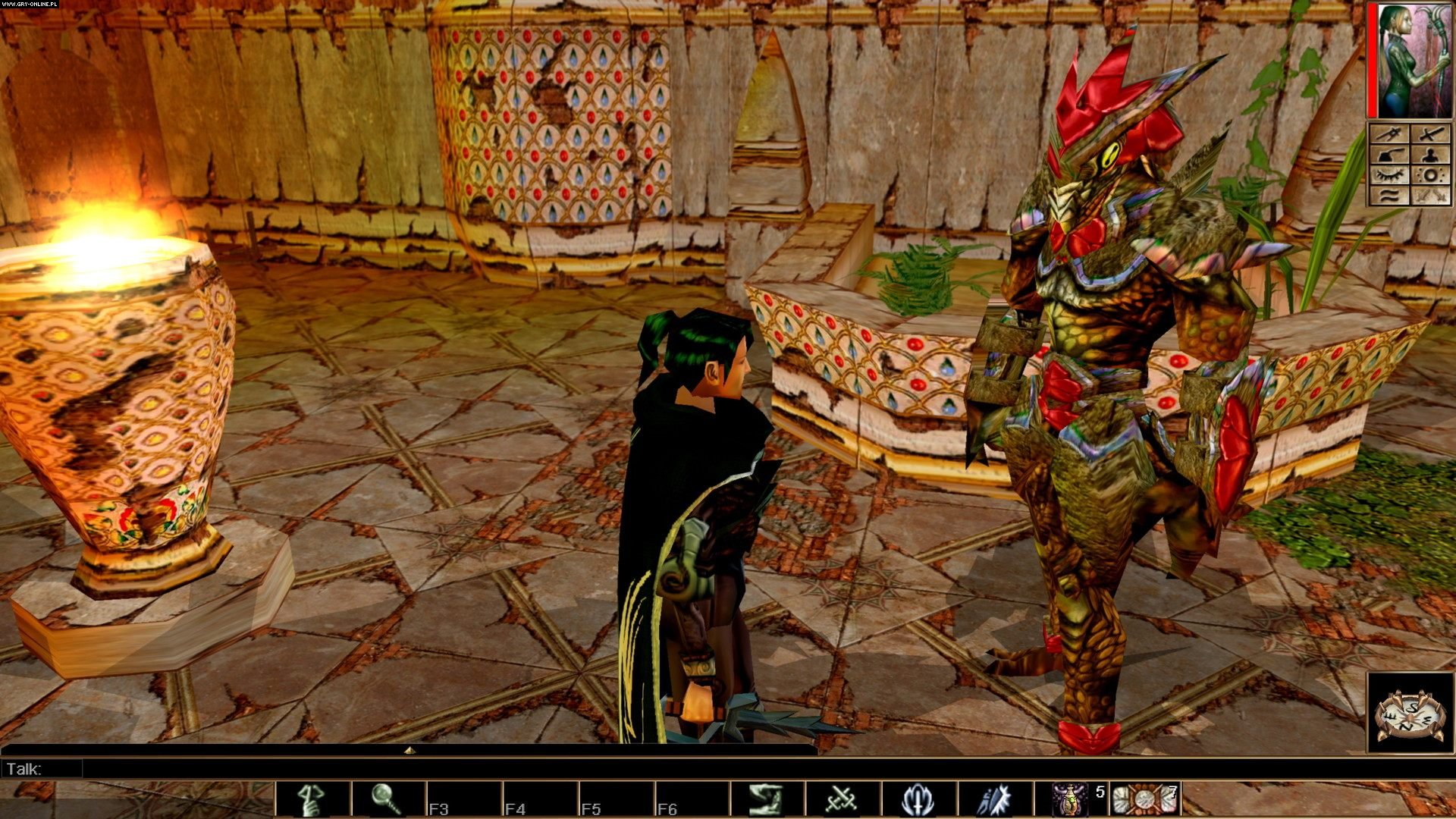Toggle Rest using the closed-eye icon

[x=1390, y=175]
